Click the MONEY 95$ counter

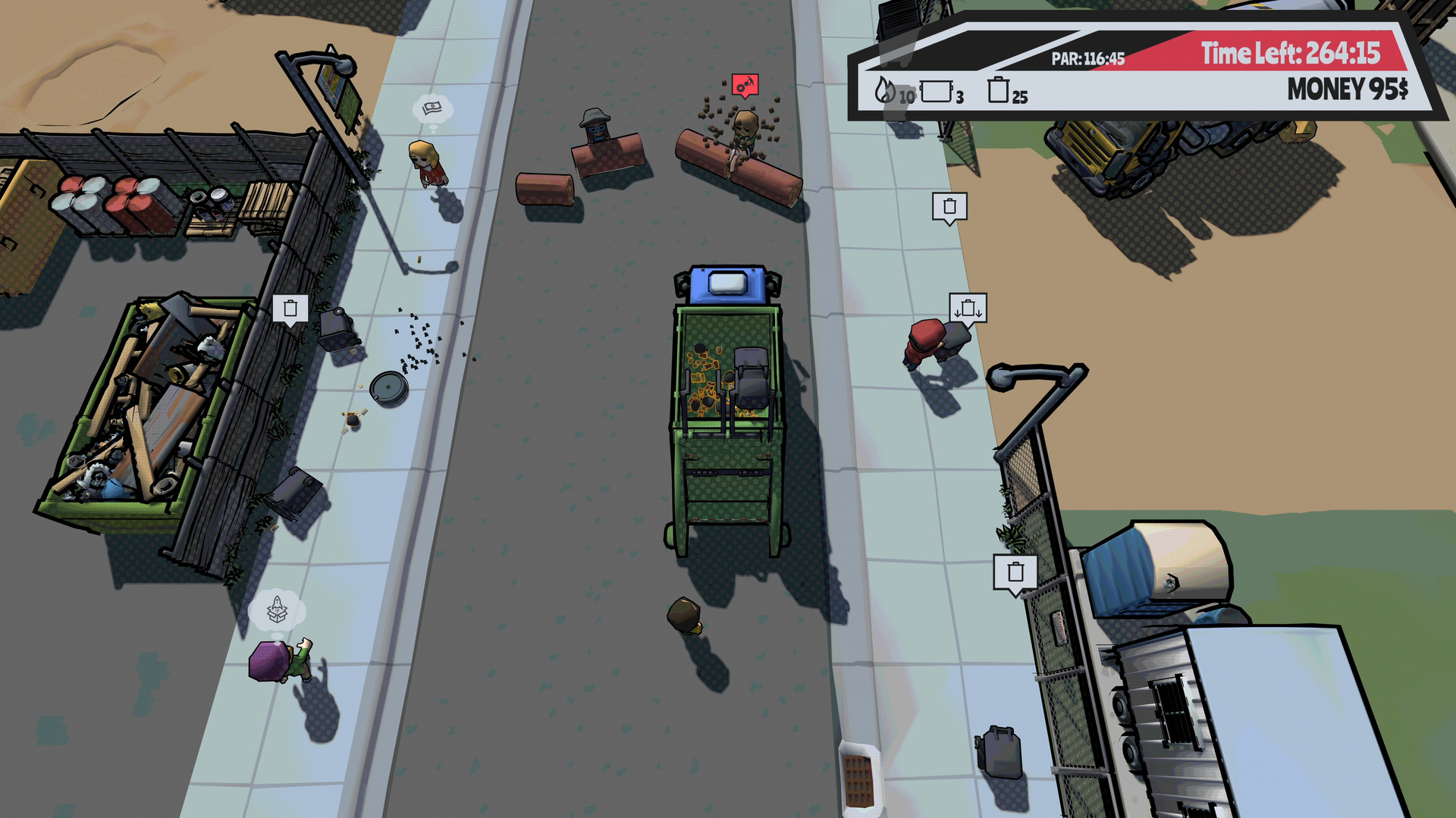pos(1345,89)
